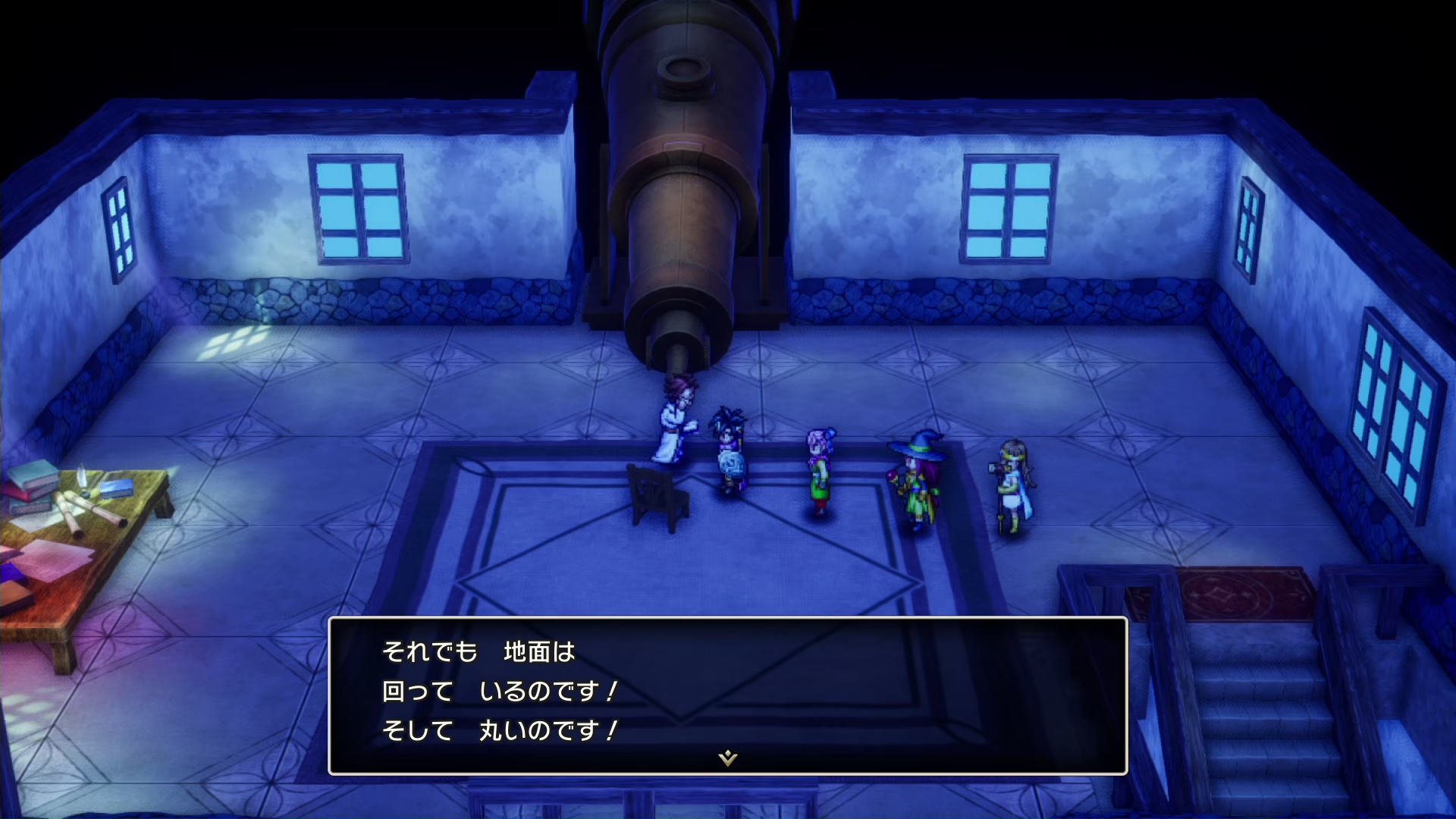Image resolution: width=1456 pixels, height=819 pixels.
Task: Advance dialogue with the down-arrow indicator
Action: coord(728,758)
